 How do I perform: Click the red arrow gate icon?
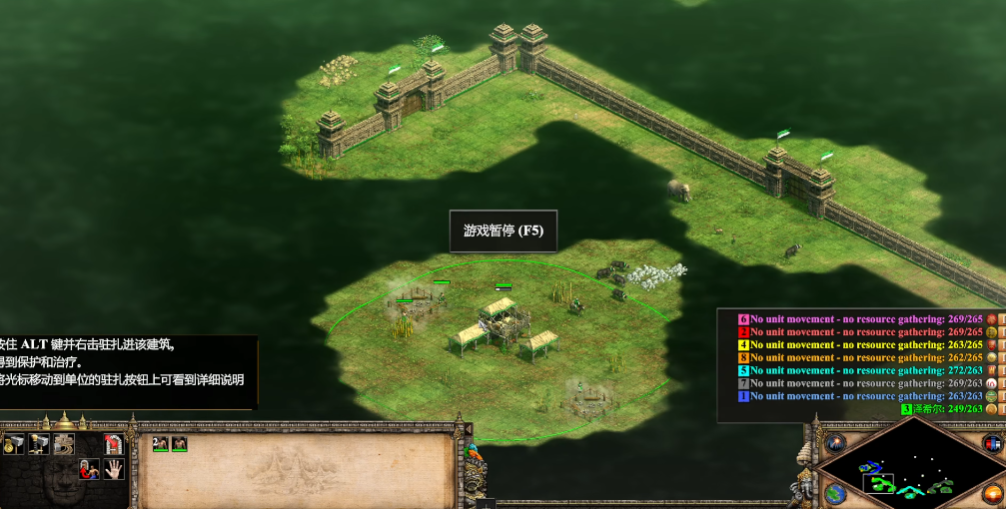coord(113,444)
